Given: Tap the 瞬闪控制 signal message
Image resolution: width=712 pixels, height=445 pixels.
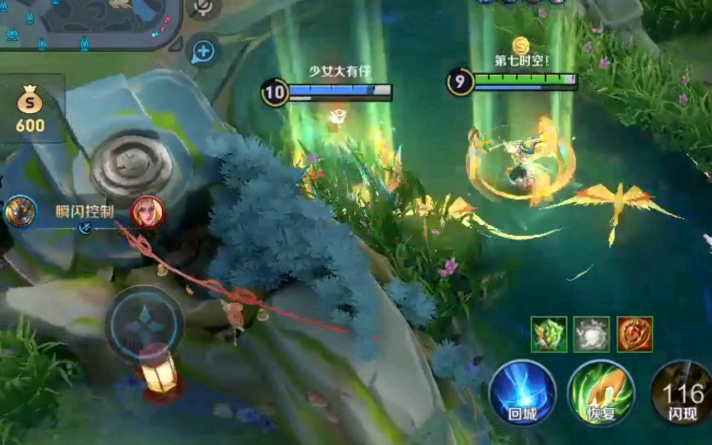Looking at the screenshot, I should coord(84,212).
